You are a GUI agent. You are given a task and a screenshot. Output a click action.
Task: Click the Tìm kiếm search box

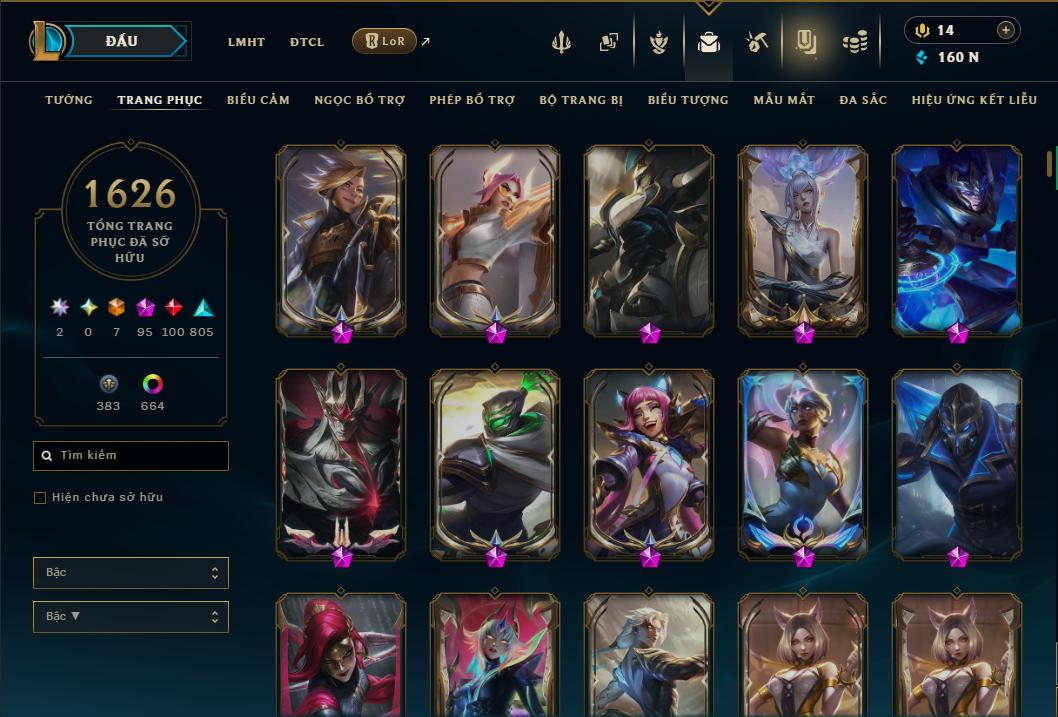pos(131,456)
